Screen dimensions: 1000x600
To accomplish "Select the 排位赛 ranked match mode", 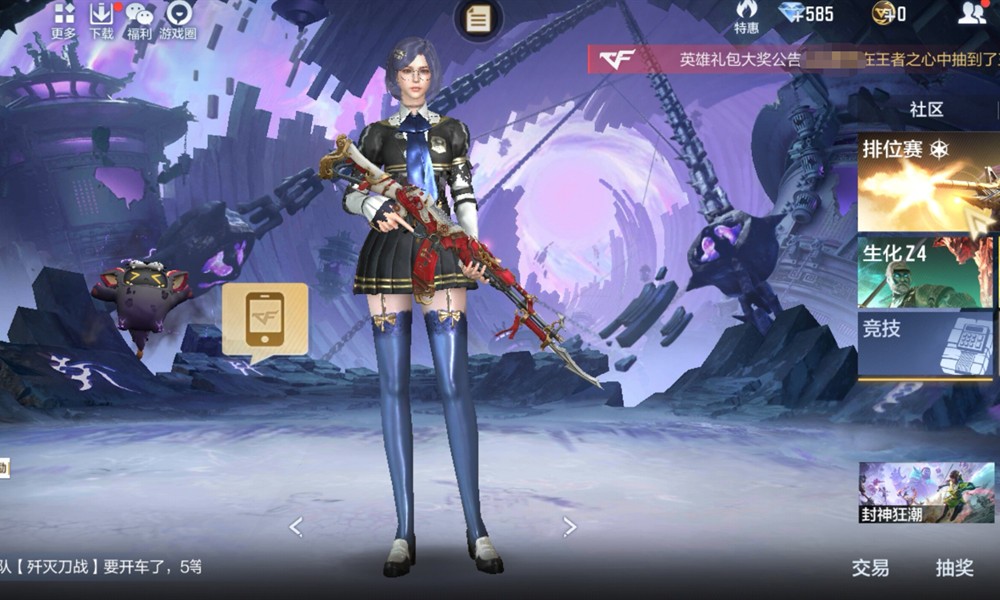I will point(926,183).
